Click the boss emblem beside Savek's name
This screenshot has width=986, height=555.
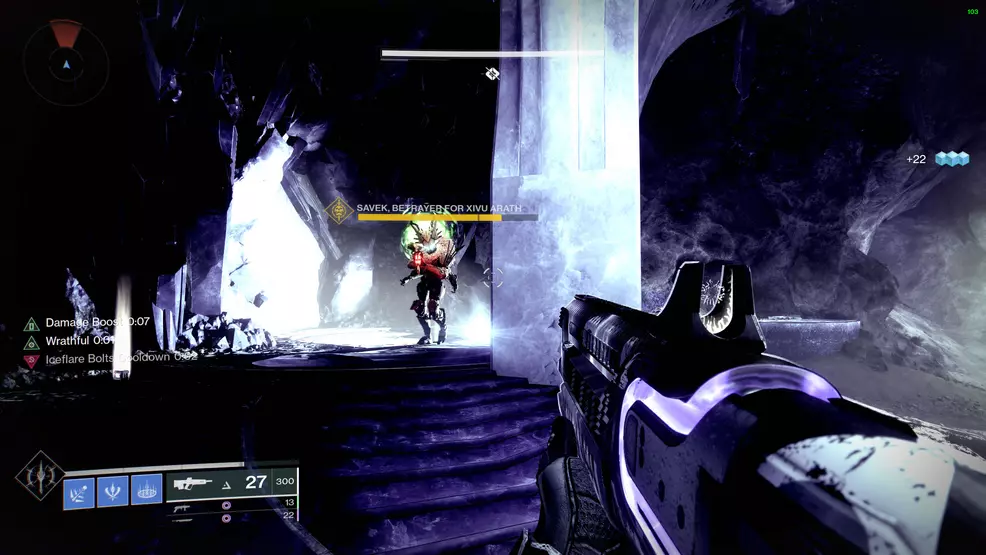pos(339,211)
